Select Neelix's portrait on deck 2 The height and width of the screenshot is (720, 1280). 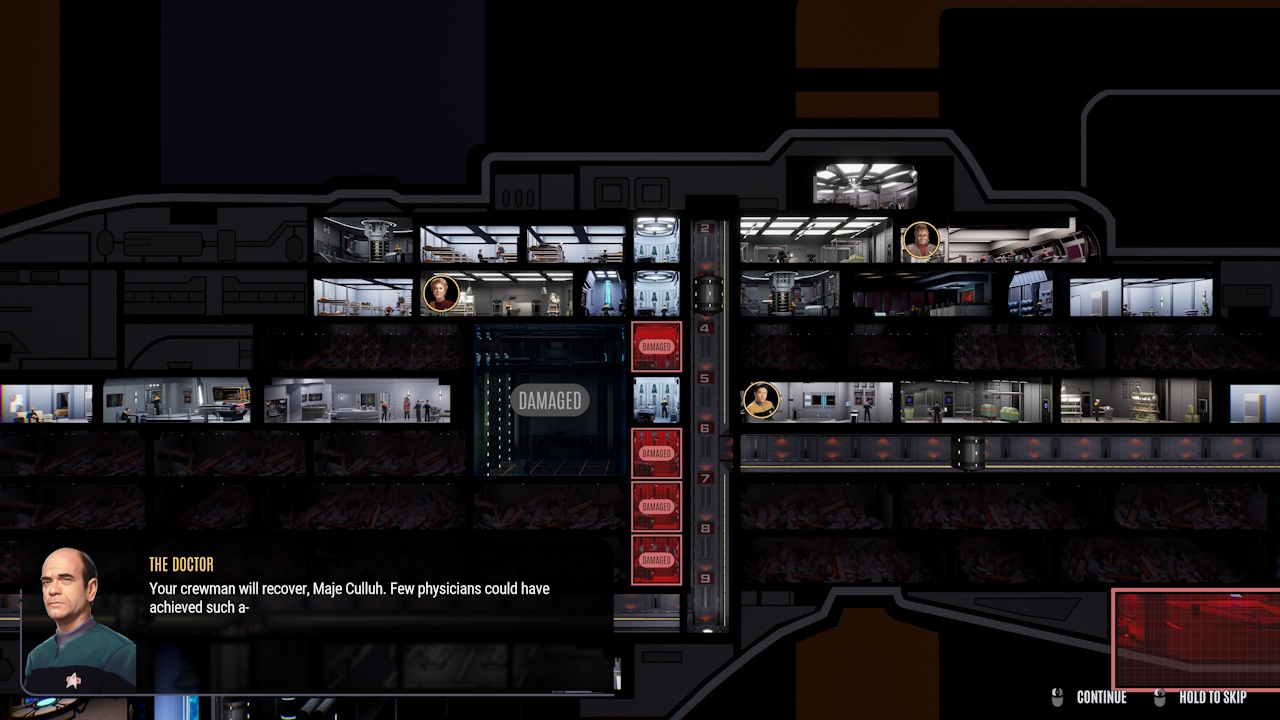(921, 240)
